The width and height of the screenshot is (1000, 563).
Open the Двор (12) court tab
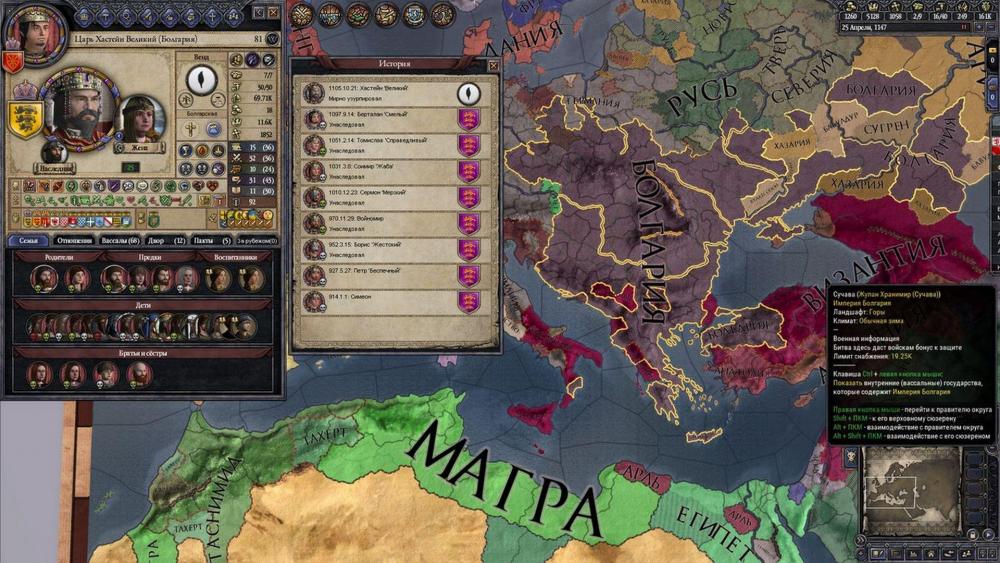(x=167, y=241)
